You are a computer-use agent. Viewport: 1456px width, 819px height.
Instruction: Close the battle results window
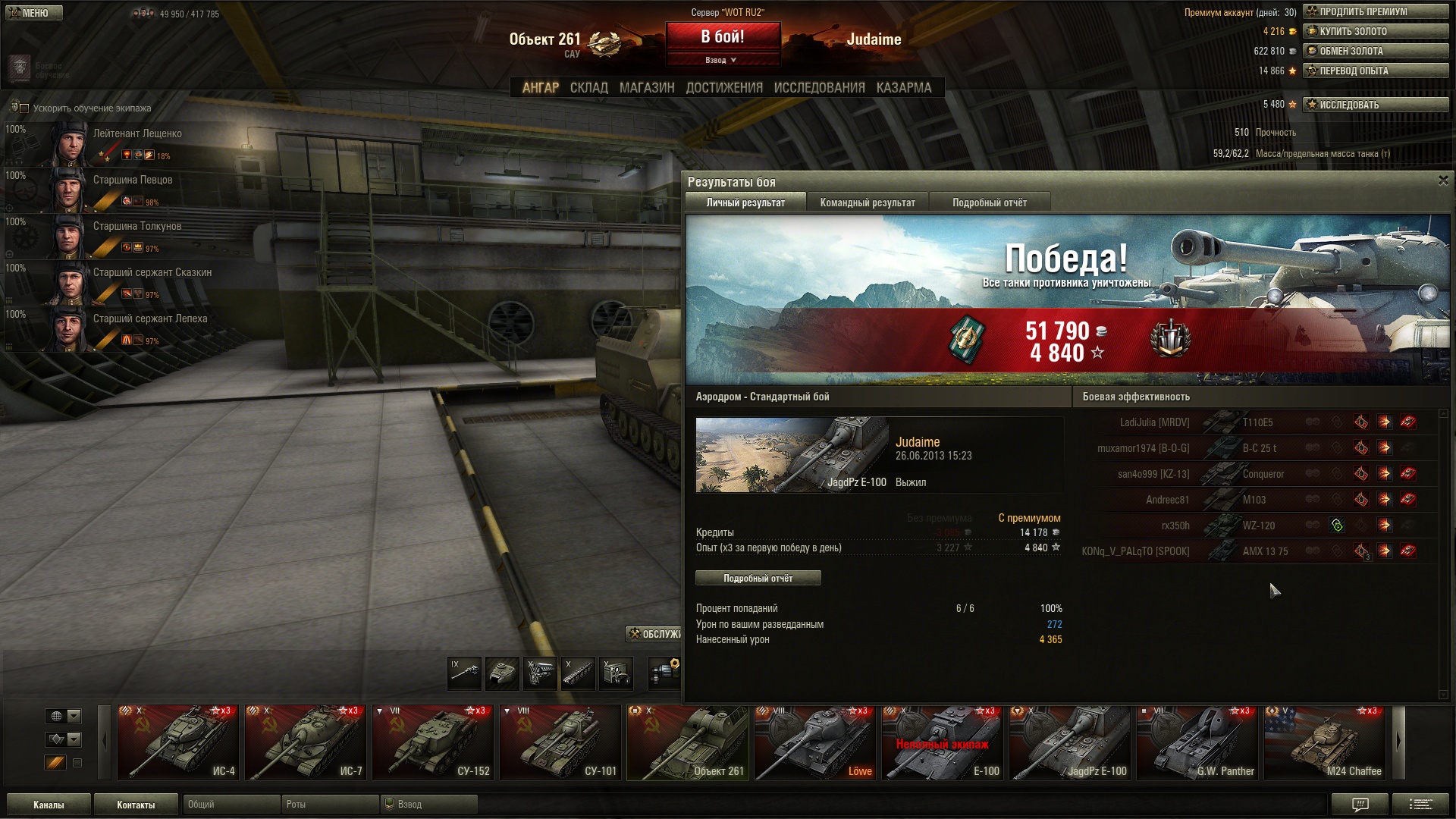pos(1442,180)
